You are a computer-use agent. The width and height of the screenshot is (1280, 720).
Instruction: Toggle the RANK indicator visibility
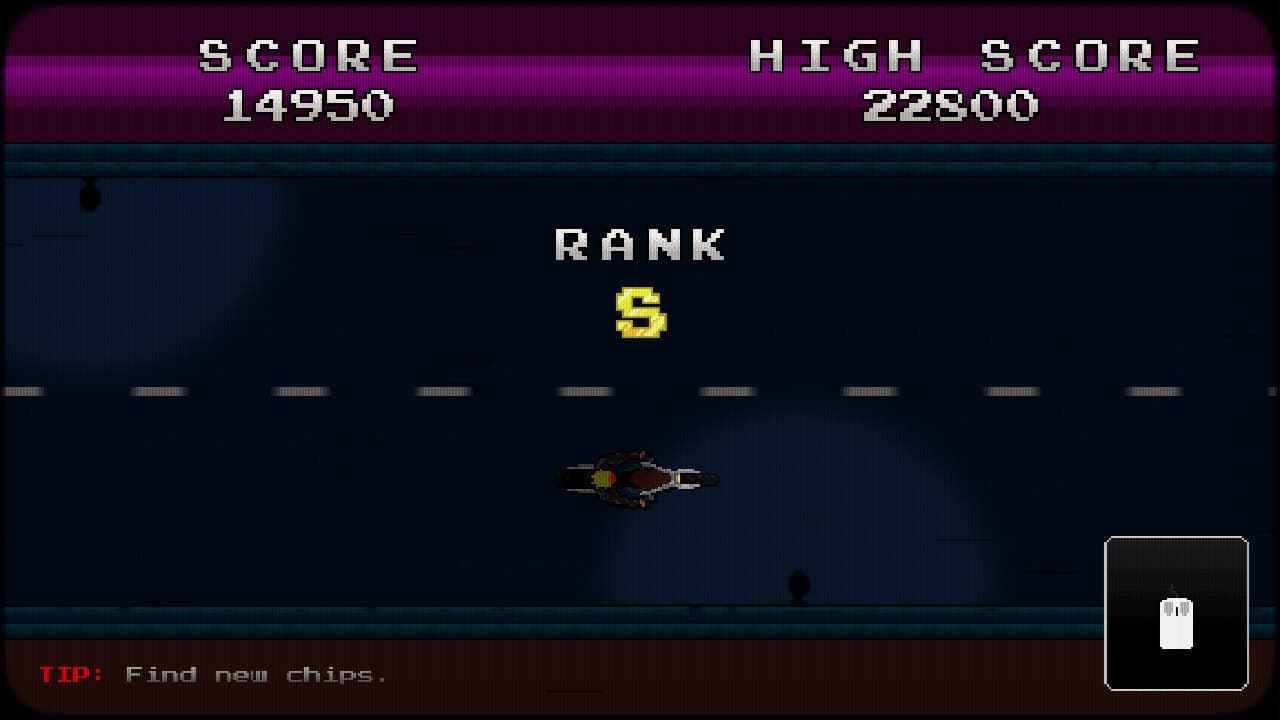coord(642,243)
